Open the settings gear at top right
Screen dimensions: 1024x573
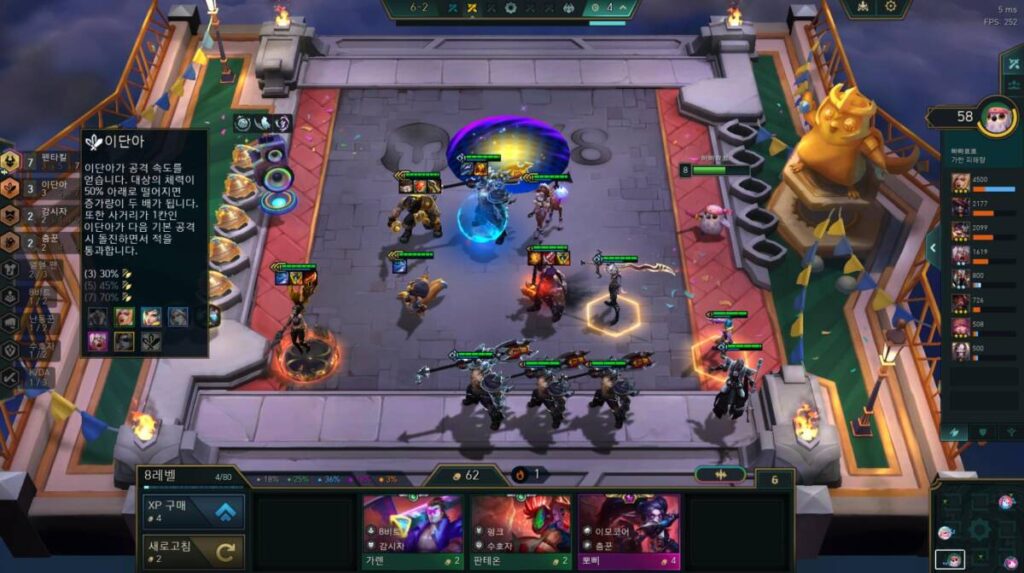pyautogui.click(x=890, y=7)
